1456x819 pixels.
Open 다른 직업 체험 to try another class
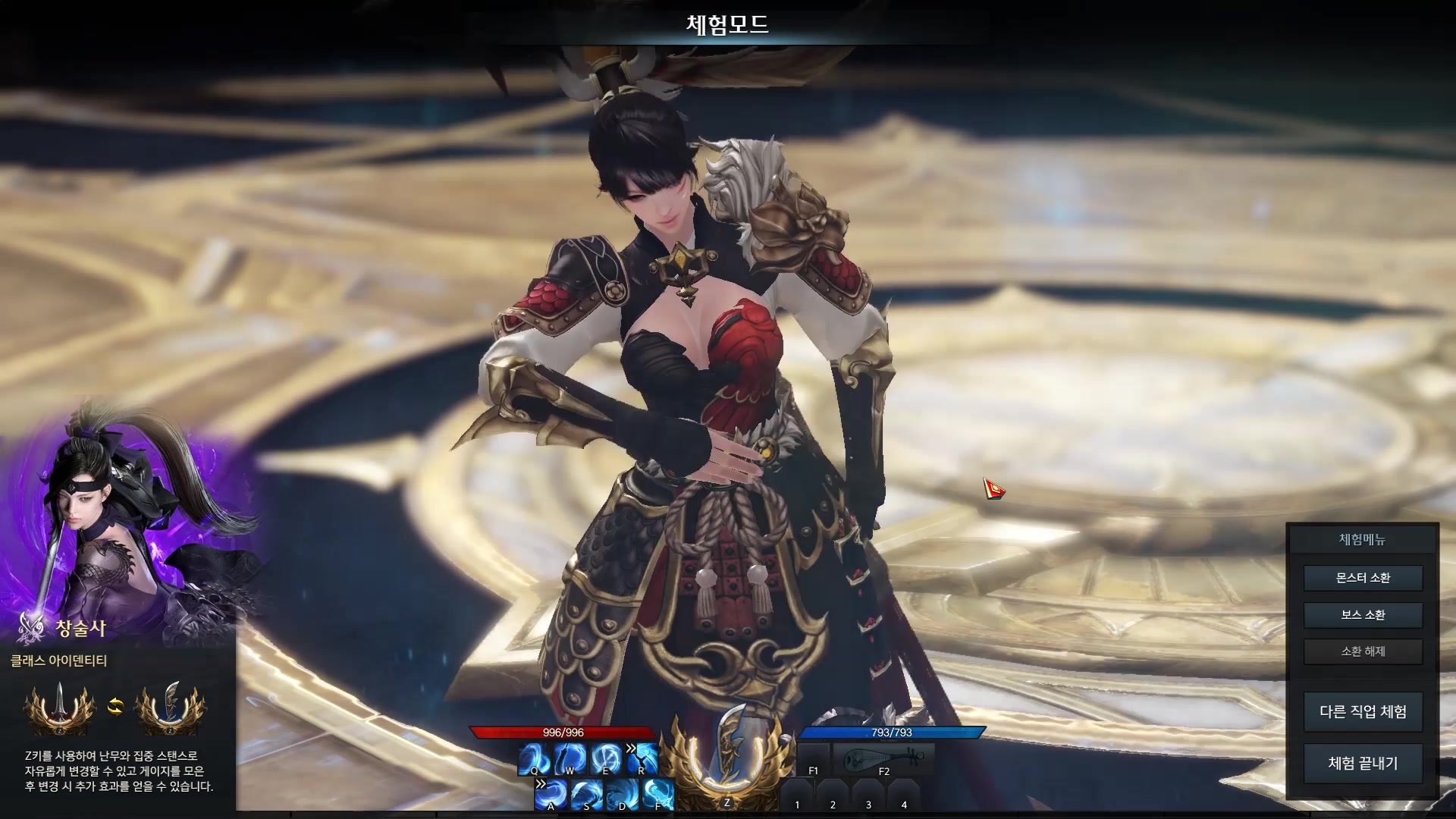(1363, 711)
